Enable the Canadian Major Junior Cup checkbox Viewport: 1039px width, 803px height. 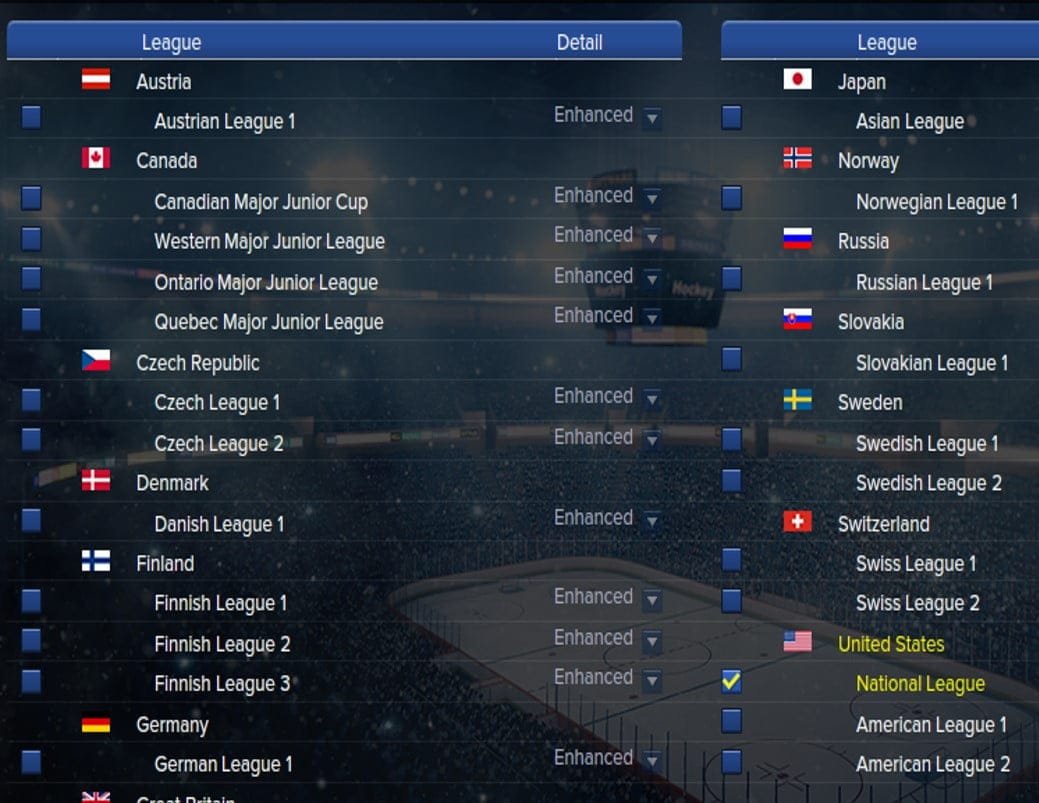pyautogui.click(x=31, y=198)
